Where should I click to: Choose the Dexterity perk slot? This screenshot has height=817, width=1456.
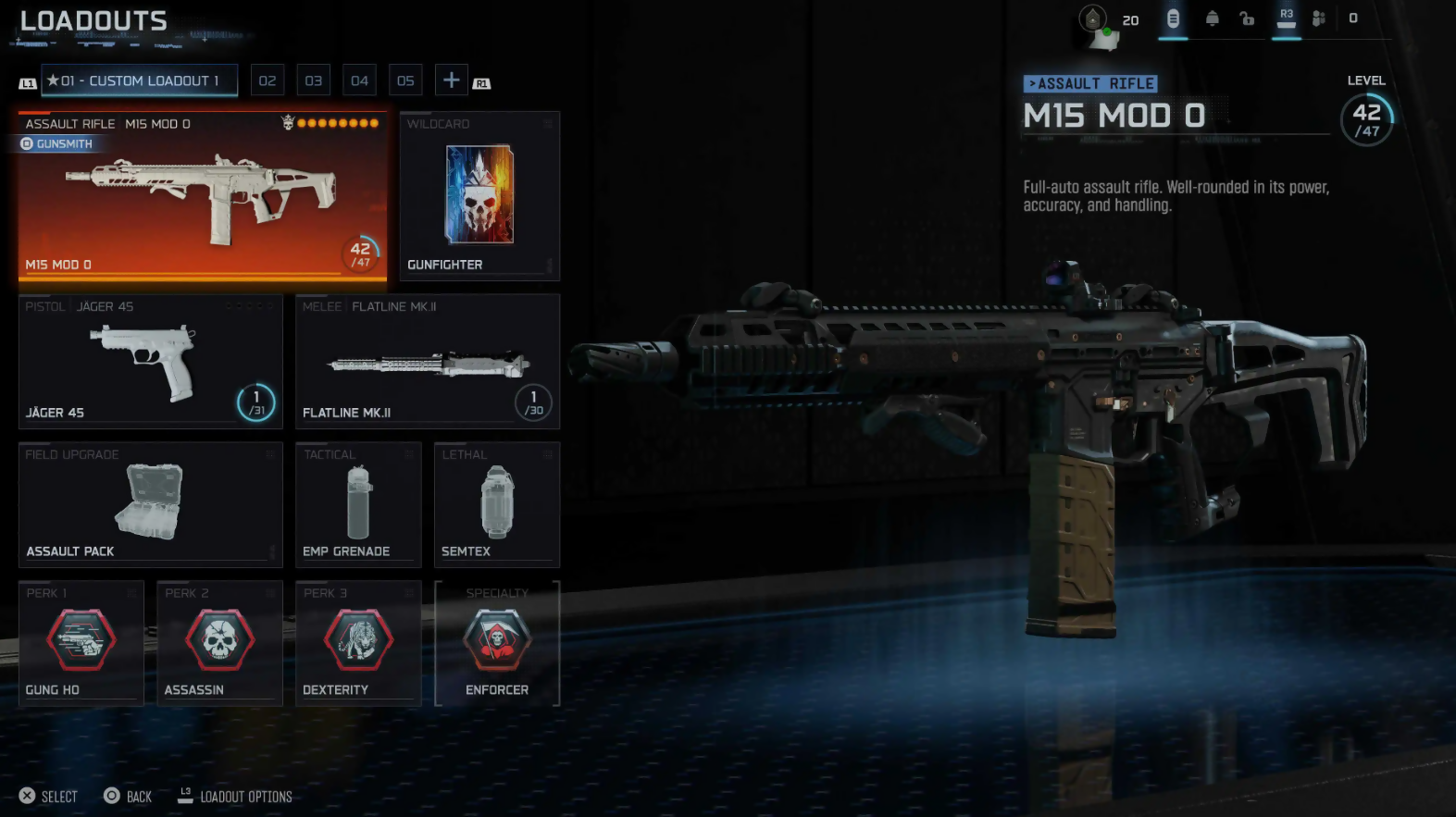358,644
